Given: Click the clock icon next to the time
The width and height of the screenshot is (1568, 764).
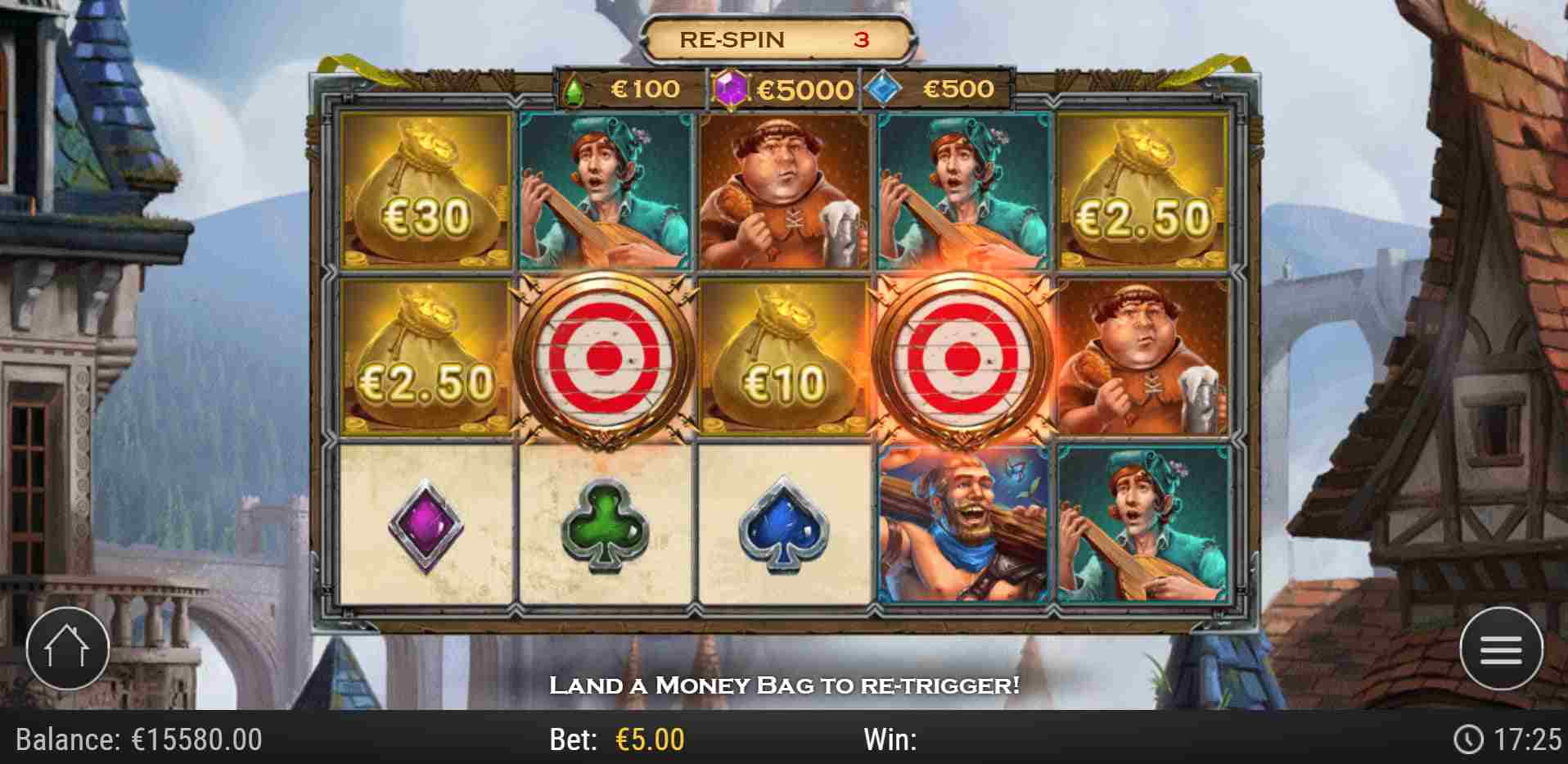Looking at the screenshot, I should (x=1468, y=739).
